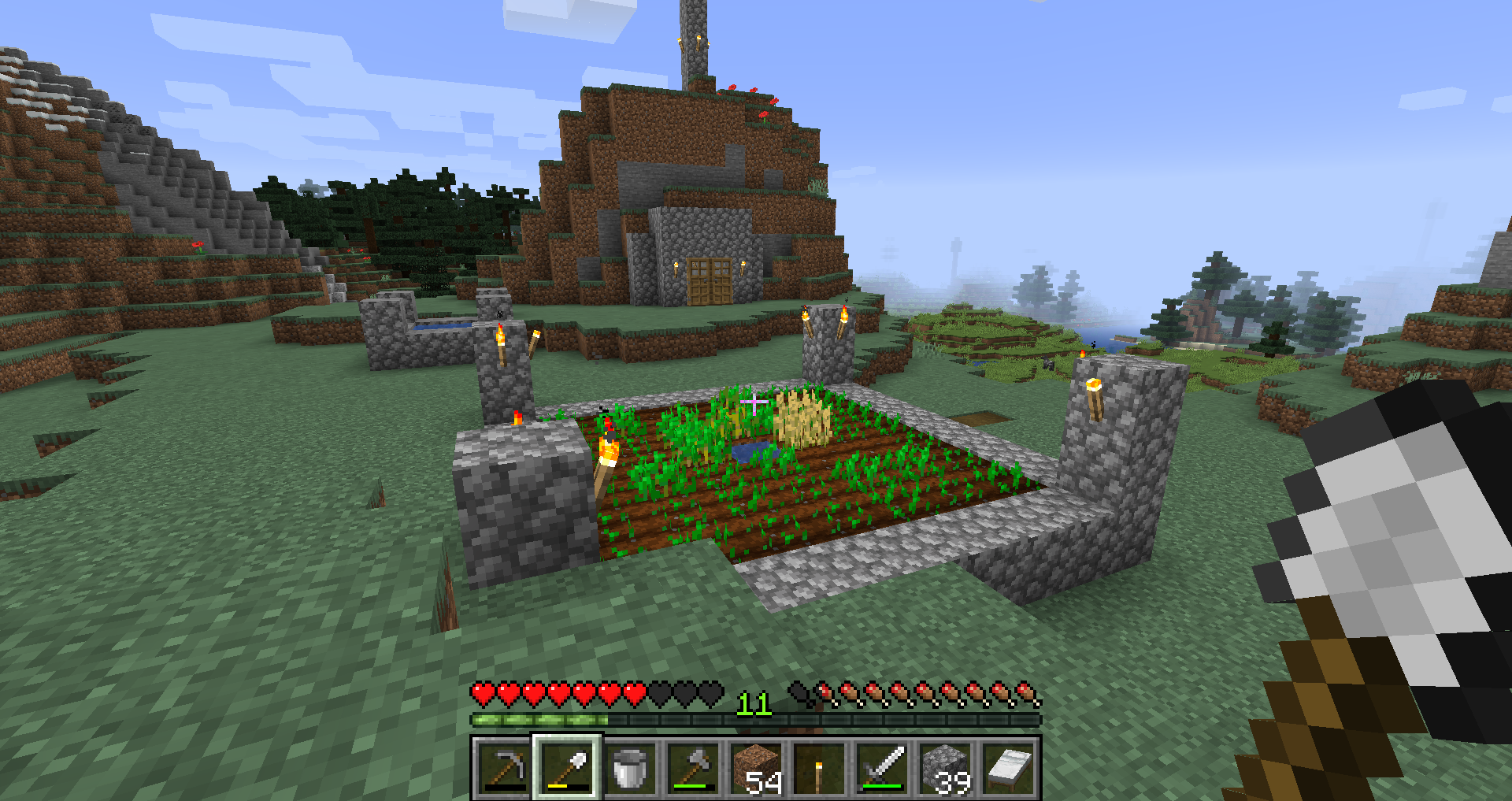Select the cobblestone stack slot
Screen dimensions: 1512x801
pyautogui.click(x=945, y=767)
